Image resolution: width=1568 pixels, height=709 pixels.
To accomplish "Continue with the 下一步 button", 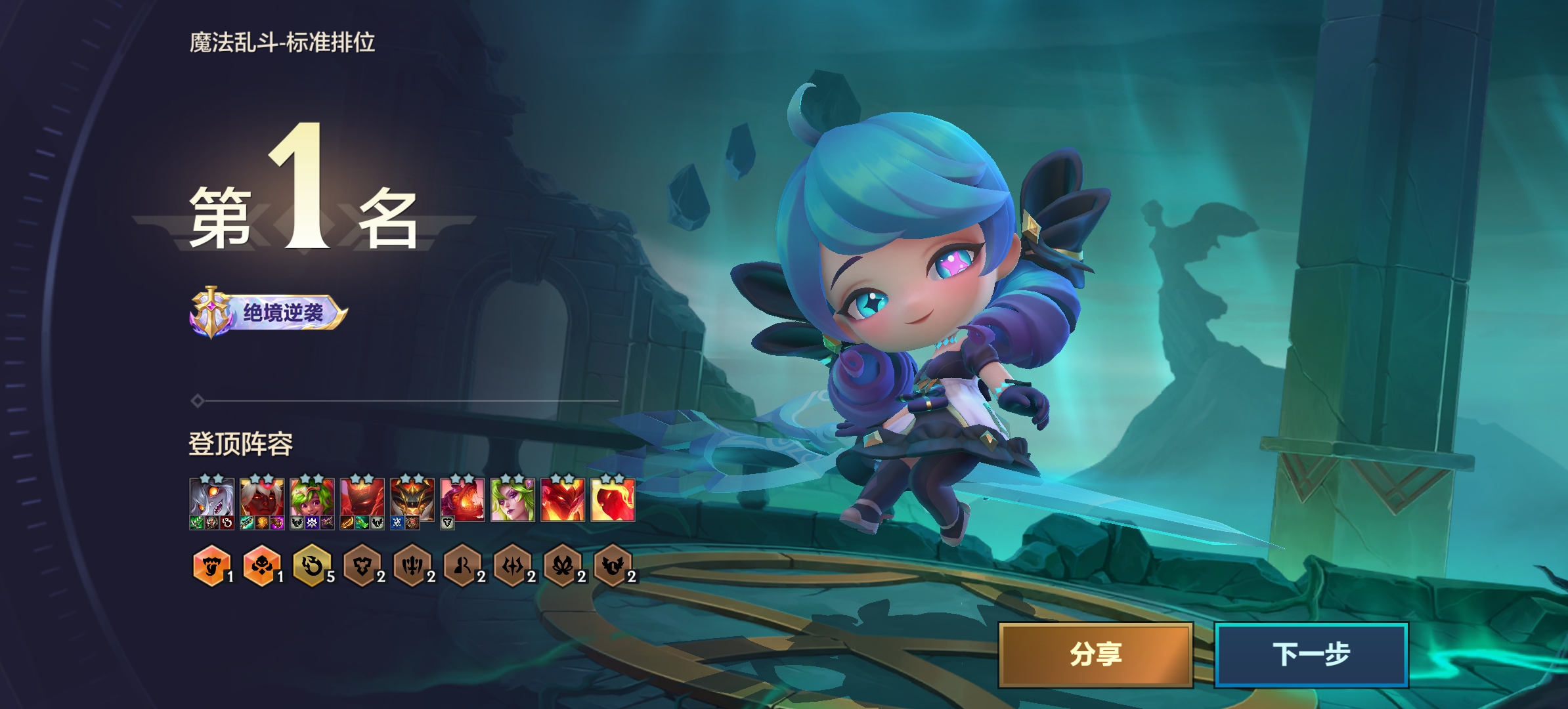I will click(1311, 655).
